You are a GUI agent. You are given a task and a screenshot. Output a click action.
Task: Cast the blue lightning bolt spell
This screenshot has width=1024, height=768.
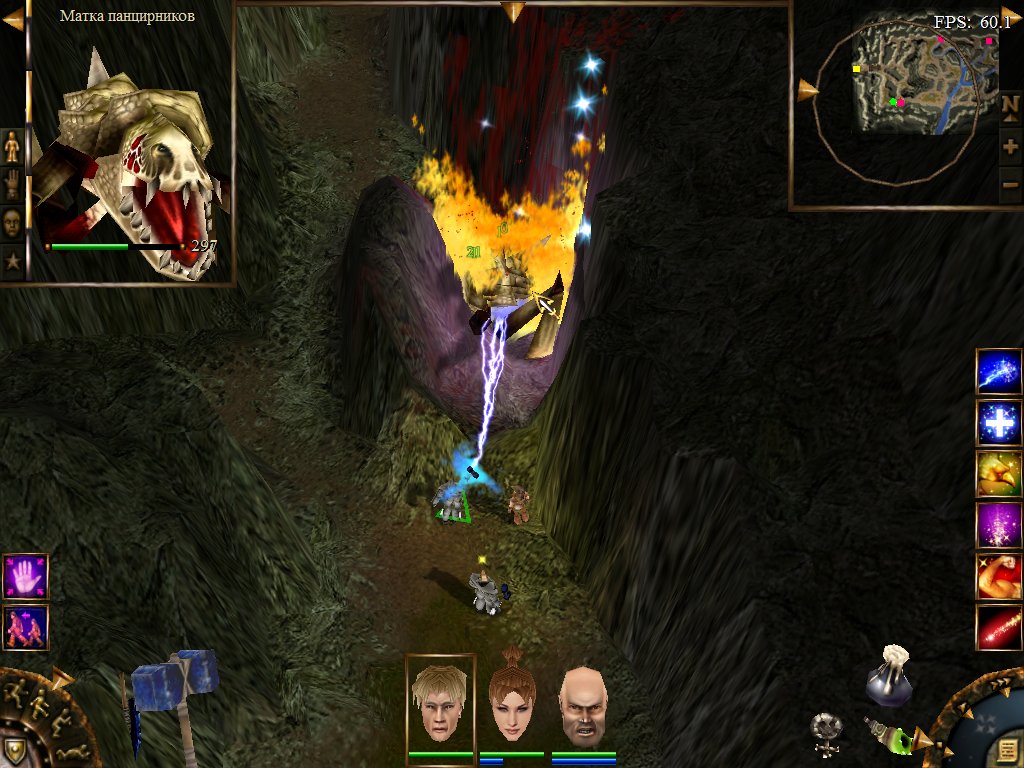click(x=998, y=372)
